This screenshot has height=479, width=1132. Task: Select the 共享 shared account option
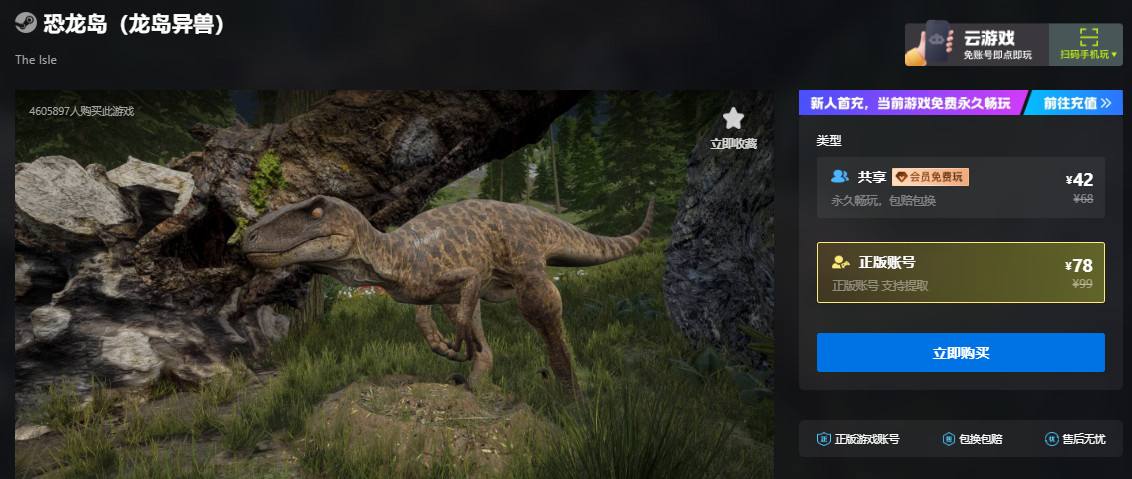coord(960,188)
